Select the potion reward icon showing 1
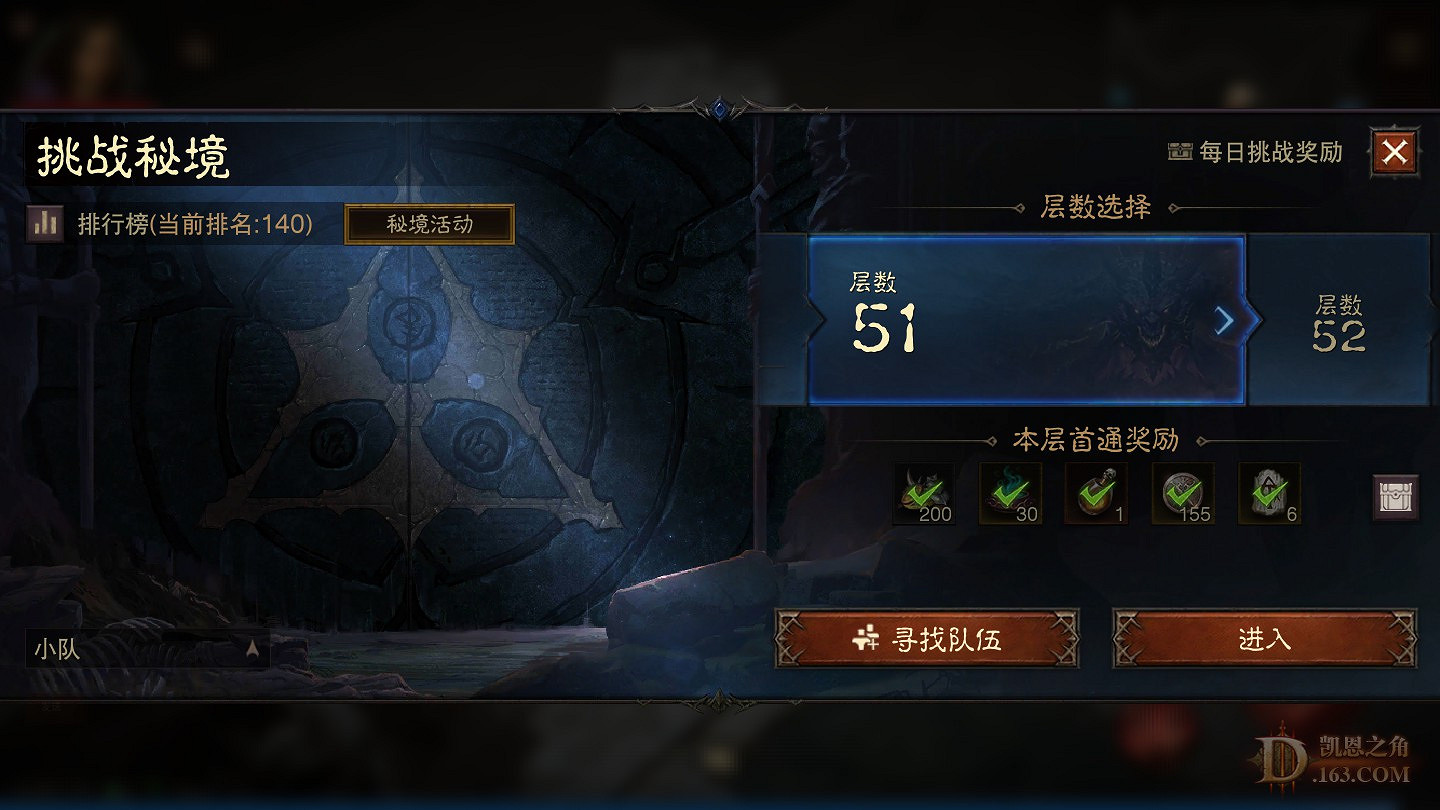 [x=1097, y=493]
